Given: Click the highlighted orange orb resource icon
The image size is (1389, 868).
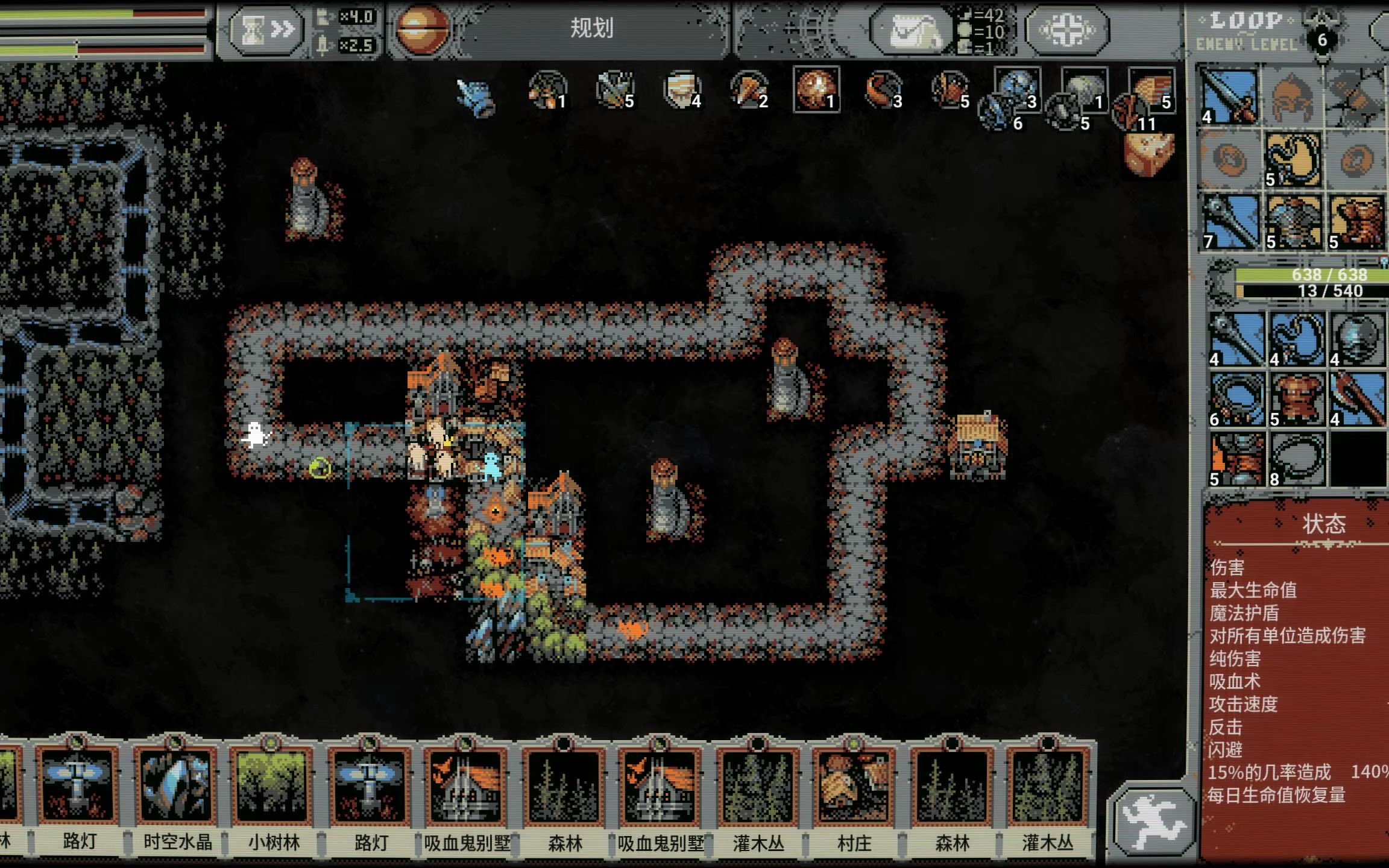Looking at the screenshot, I should click(816, 89).
